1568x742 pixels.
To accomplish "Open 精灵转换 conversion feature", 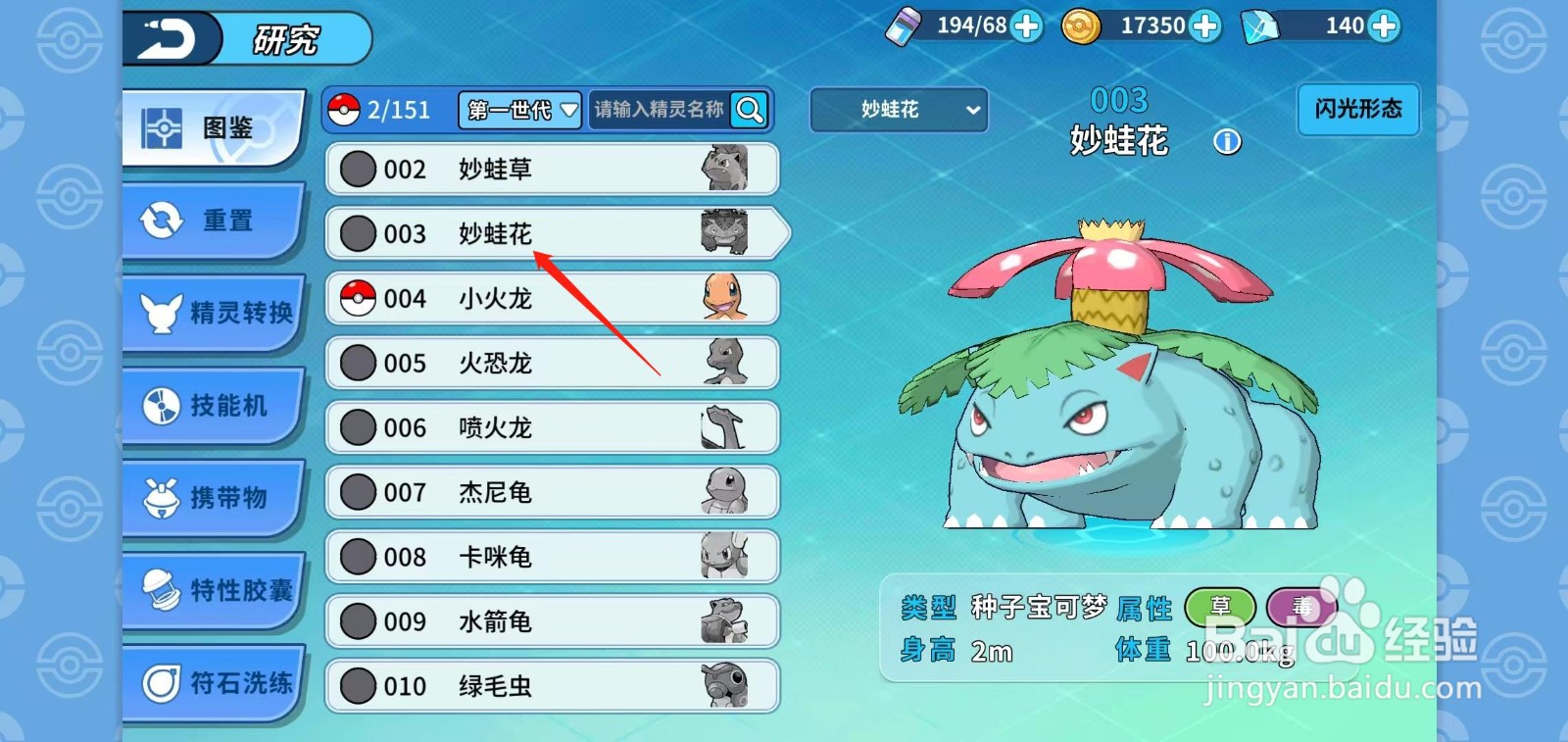I will 218,314.
